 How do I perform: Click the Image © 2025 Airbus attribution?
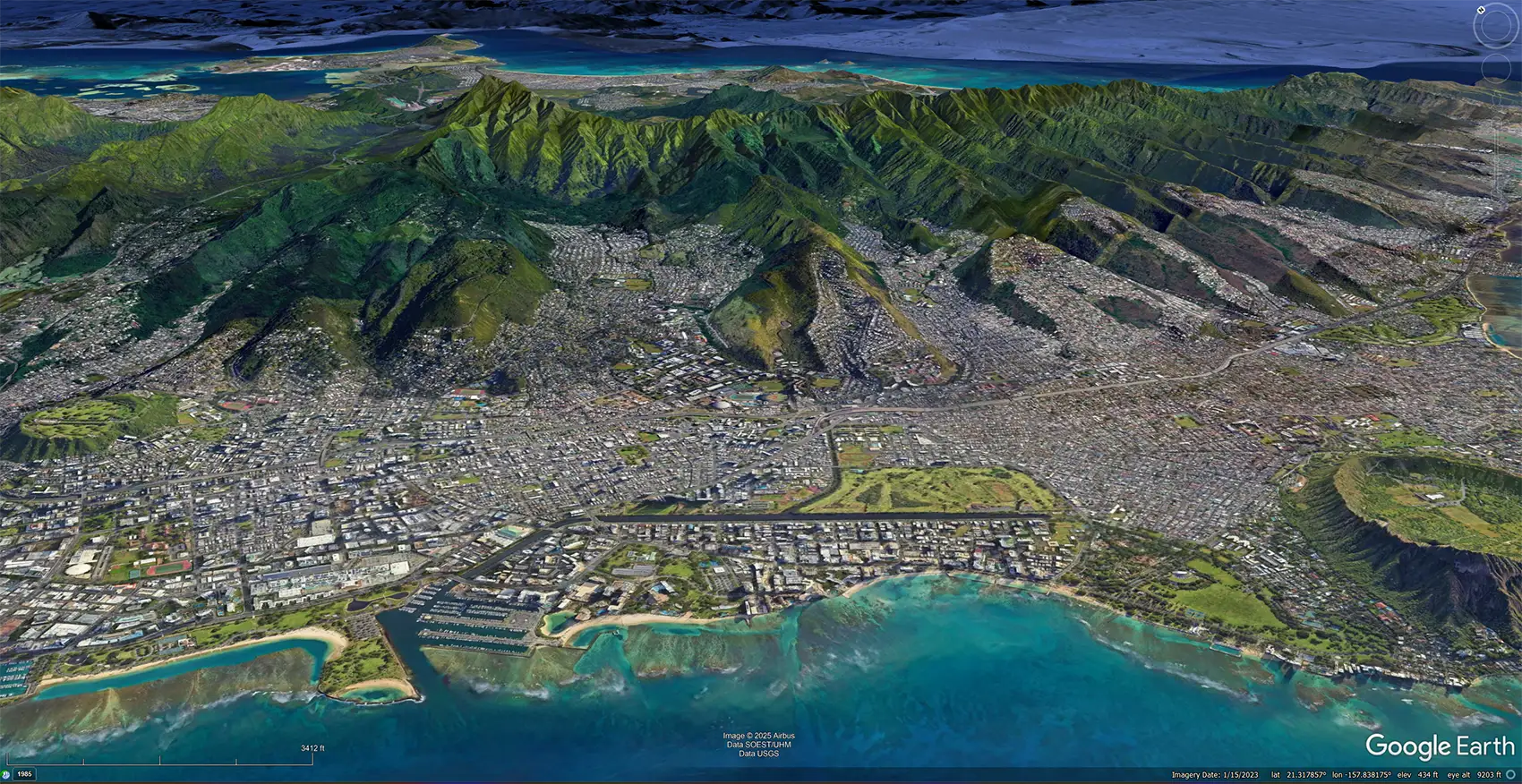click(x=758, y=736)
